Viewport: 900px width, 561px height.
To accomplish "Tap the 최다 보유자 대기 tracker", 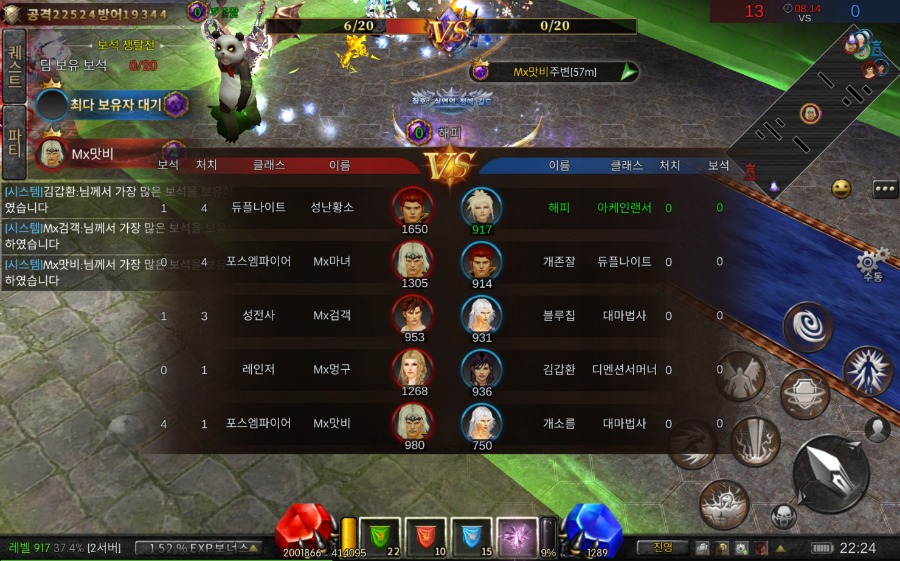I will tap(110, 104).
